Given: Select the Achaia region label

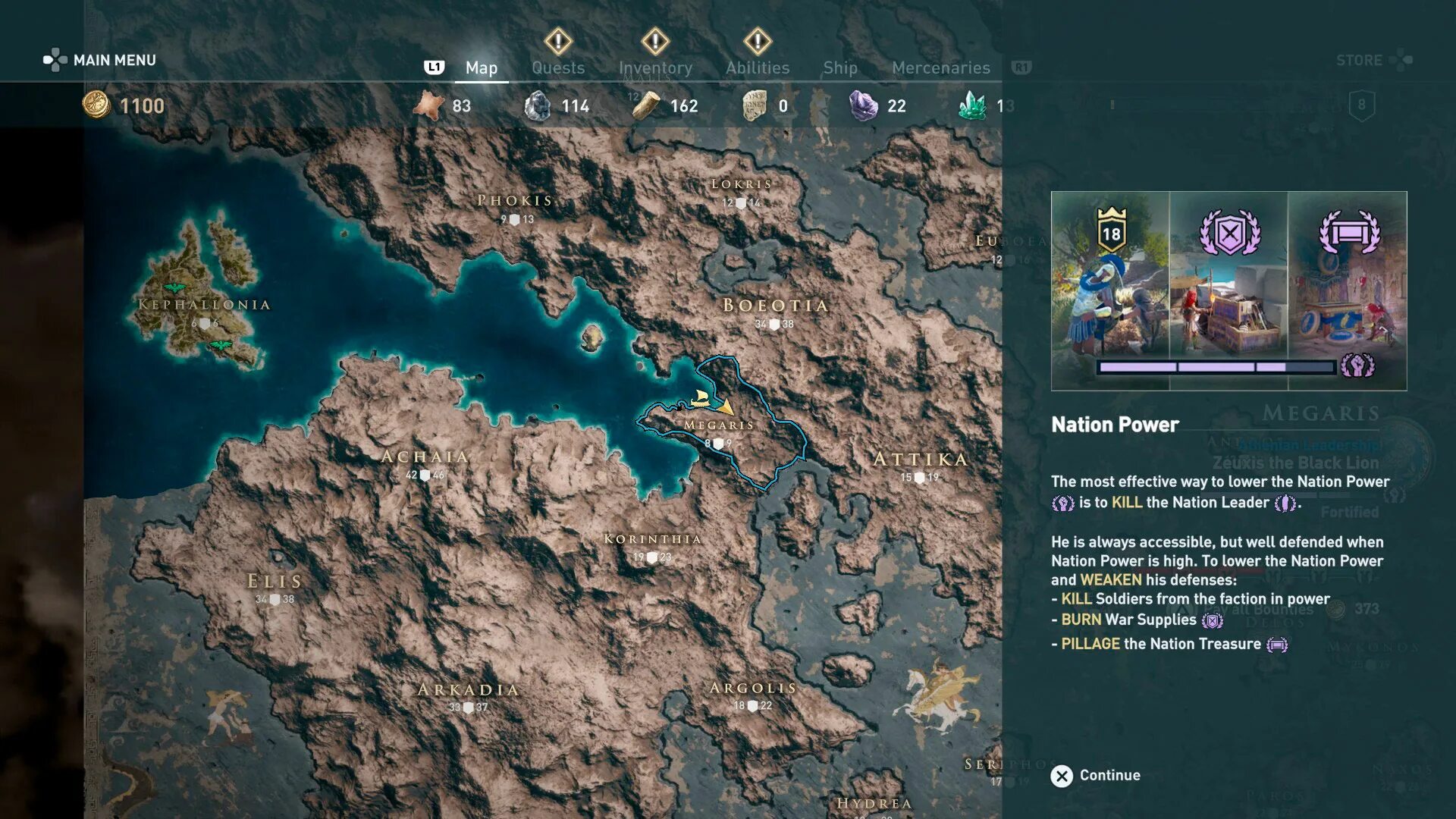Looking at the screenshot, I should 425,457.
